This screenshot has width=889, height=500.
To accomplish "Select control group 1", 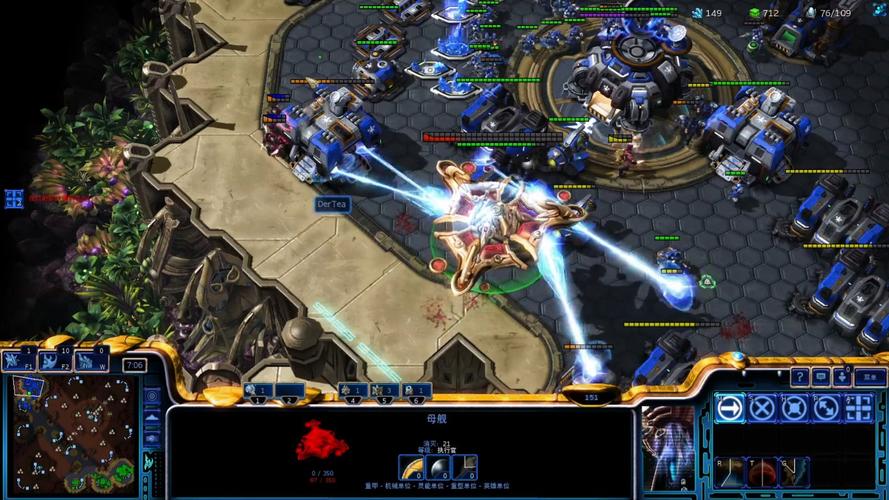I will (x=258, y=390).
